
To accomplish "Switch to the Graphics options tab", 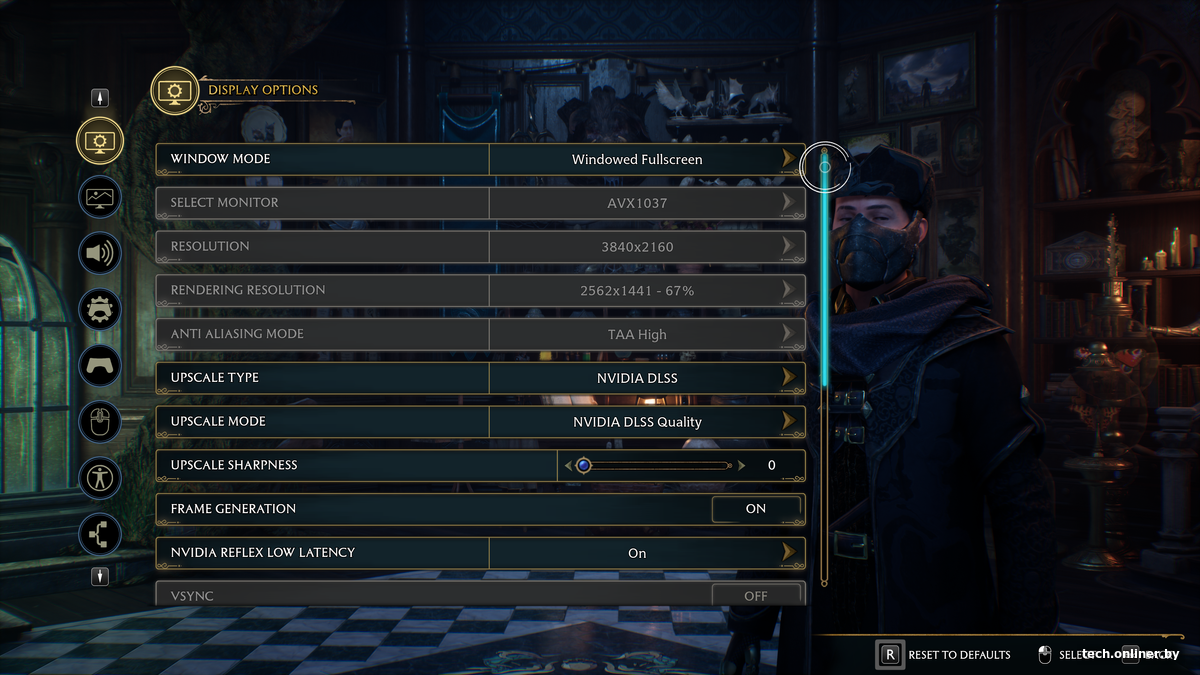I will (x=100, y=197).
